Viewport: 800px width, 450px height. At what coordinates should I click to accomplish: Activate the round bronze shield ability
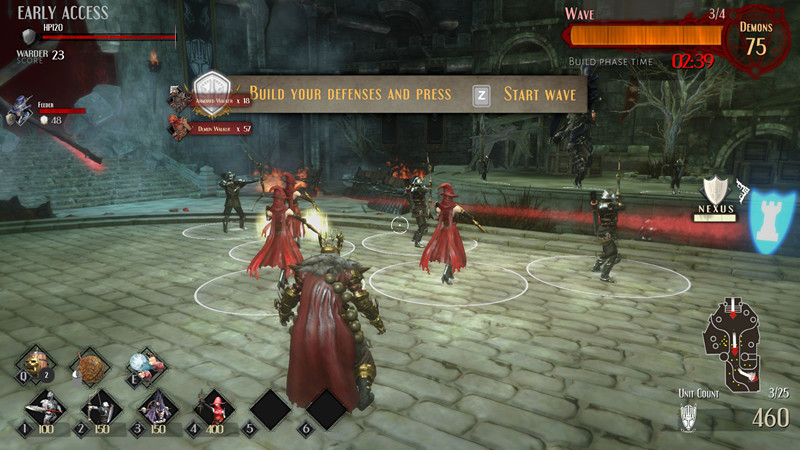tap(92, 366)
